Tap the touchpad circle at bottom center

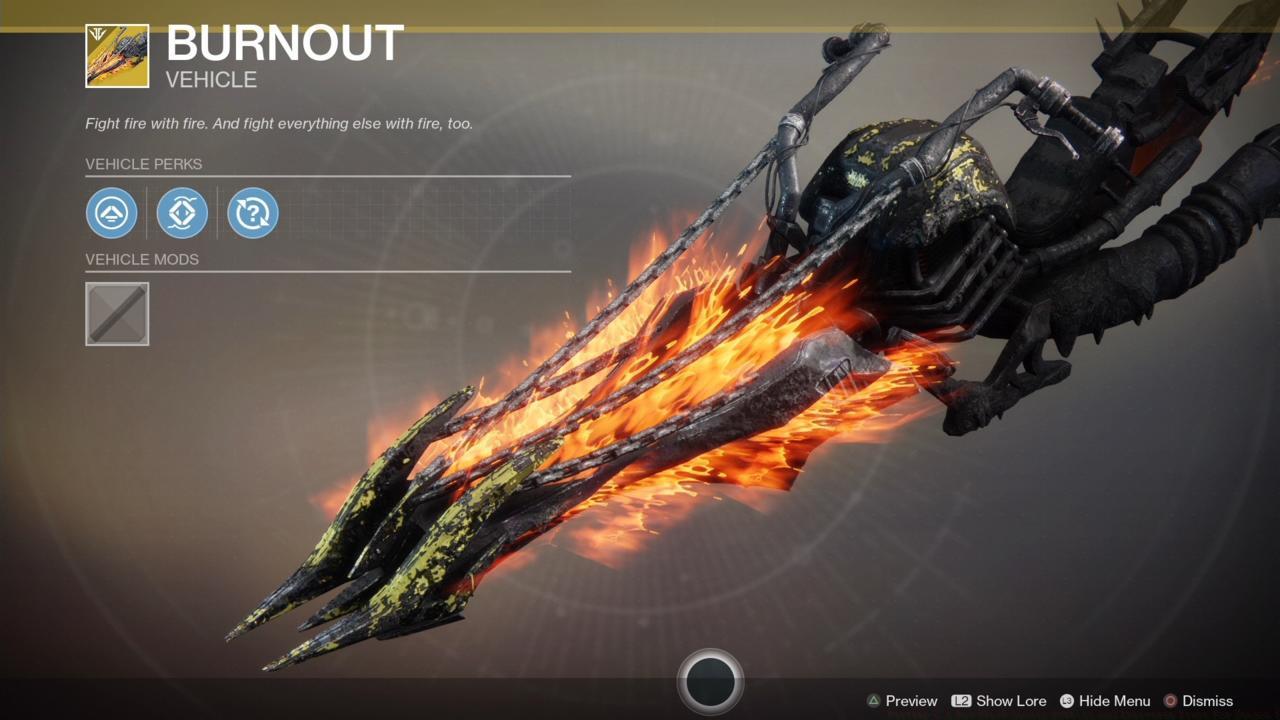pos(712,680)
